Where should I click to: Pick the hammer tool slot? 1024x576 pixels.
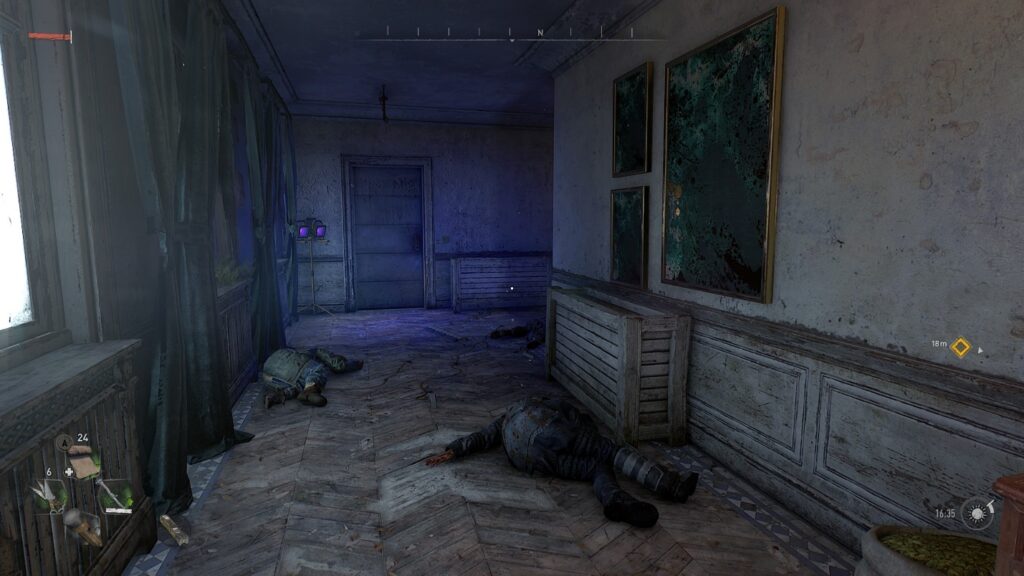83,526
